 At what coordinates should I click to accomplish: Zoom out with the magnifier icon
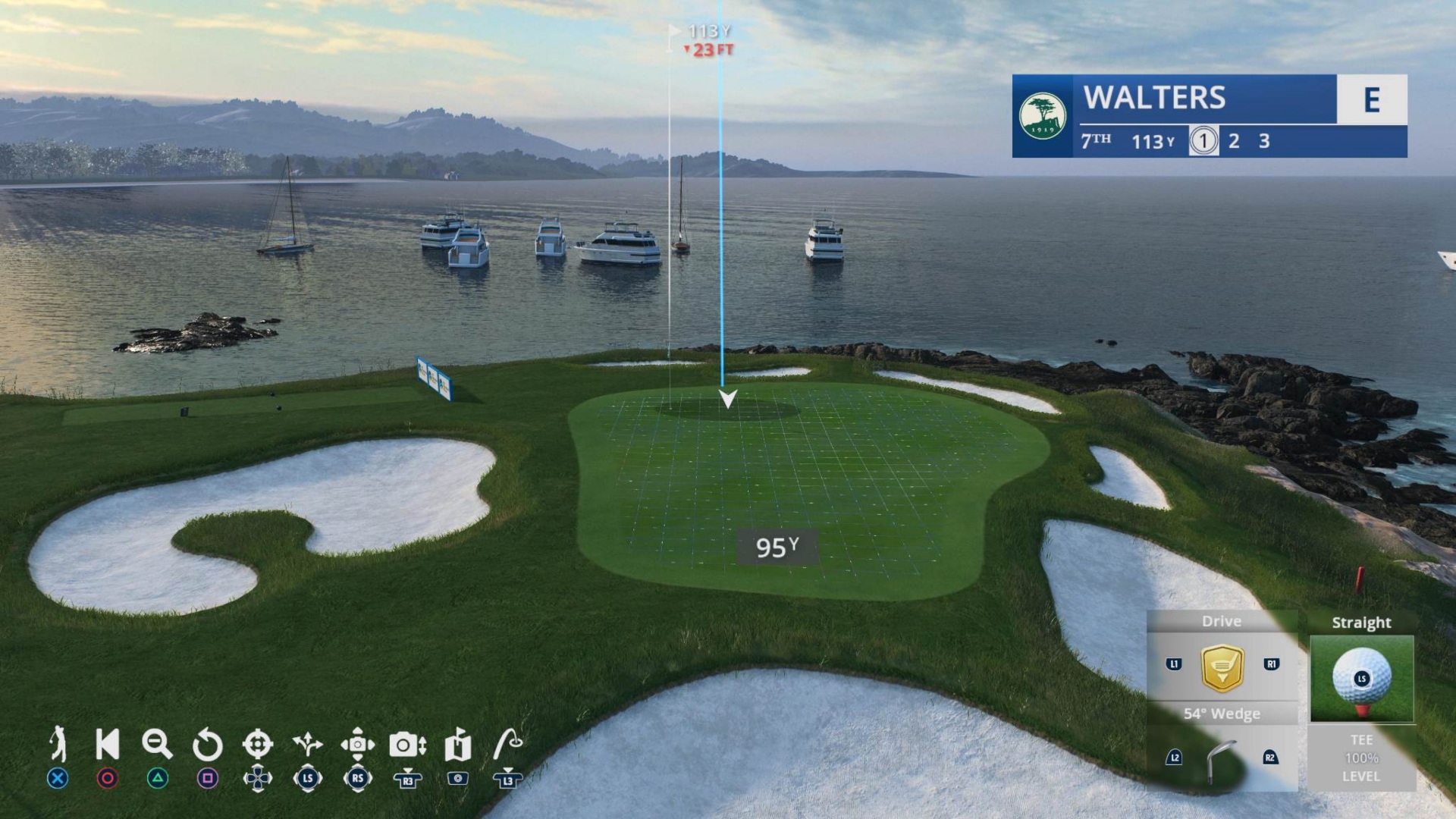[157, 744]
